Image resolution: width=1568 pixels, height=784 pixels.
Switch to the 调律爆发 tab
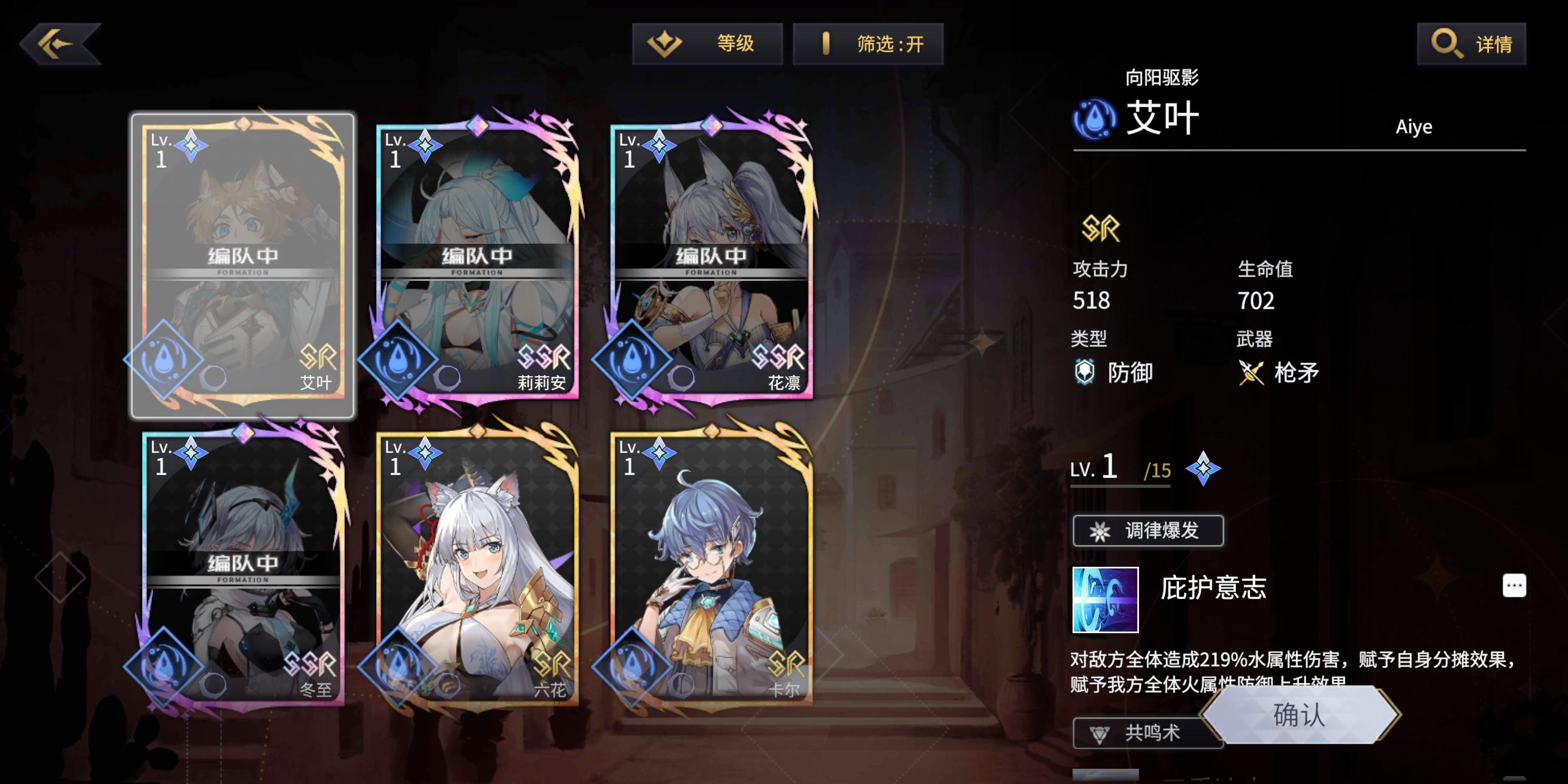tap(1148, 530)
